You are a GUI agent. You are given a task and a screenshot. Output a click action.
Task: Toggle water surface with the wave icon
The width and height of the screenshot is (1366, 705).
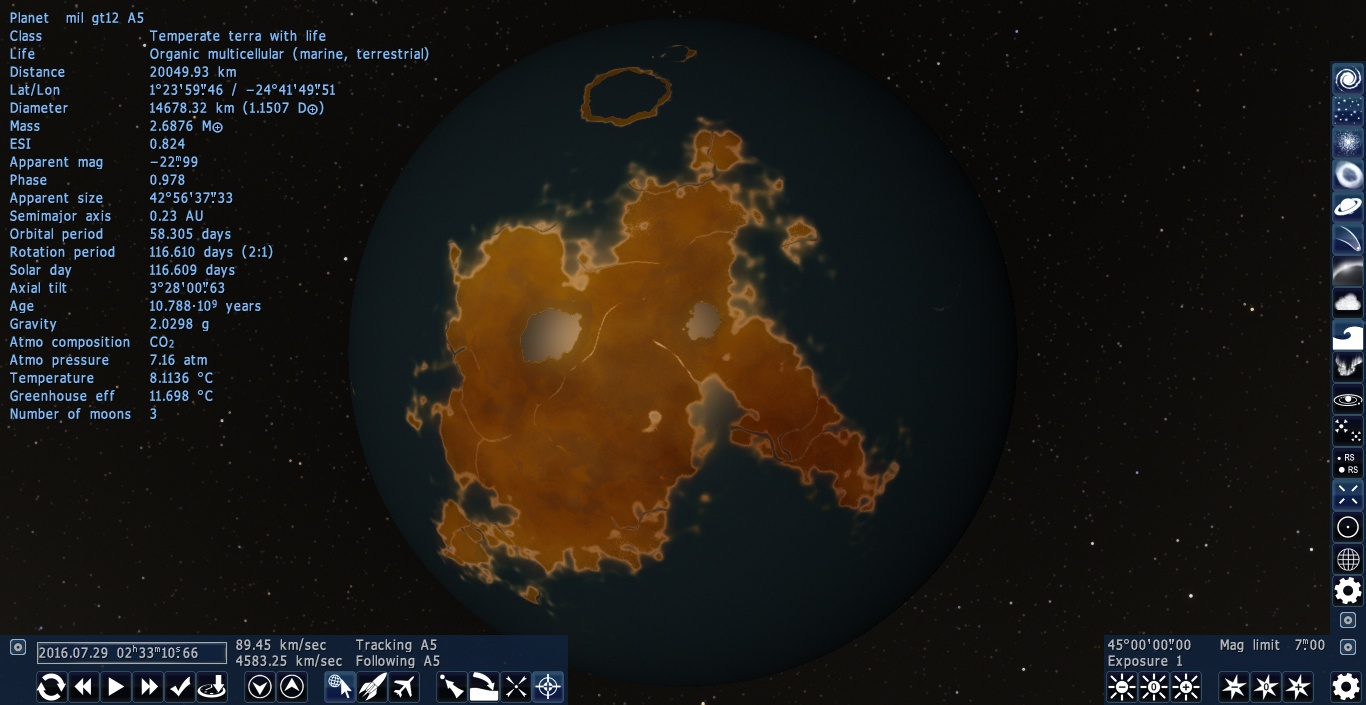(x=1348, y=335)
